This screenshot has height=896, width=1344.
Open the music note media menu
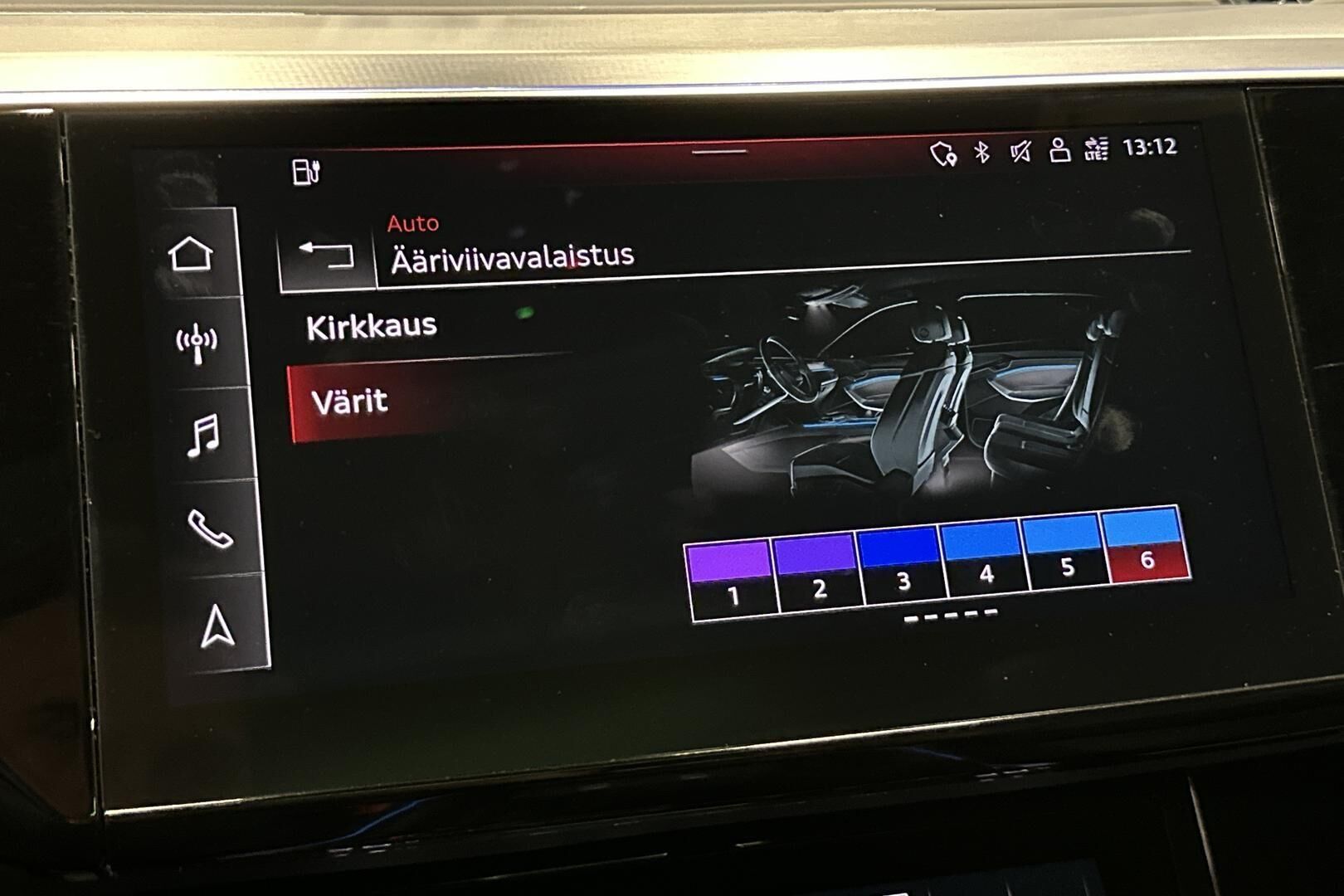203,435
